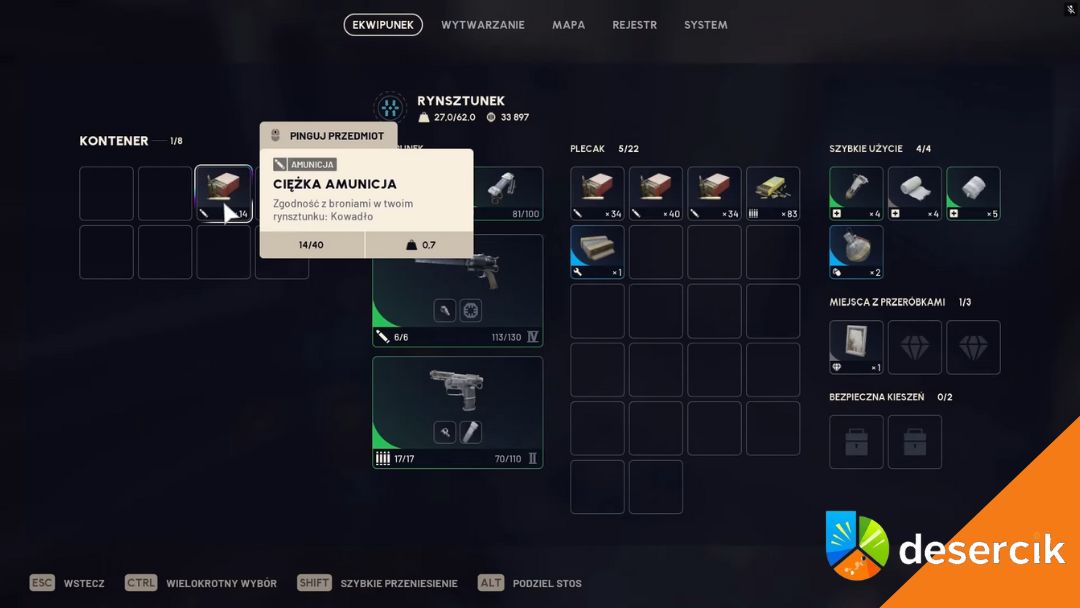The image size is (1080, 608).
Task: Click the picture frame item in modification slots
Action: 856,347
